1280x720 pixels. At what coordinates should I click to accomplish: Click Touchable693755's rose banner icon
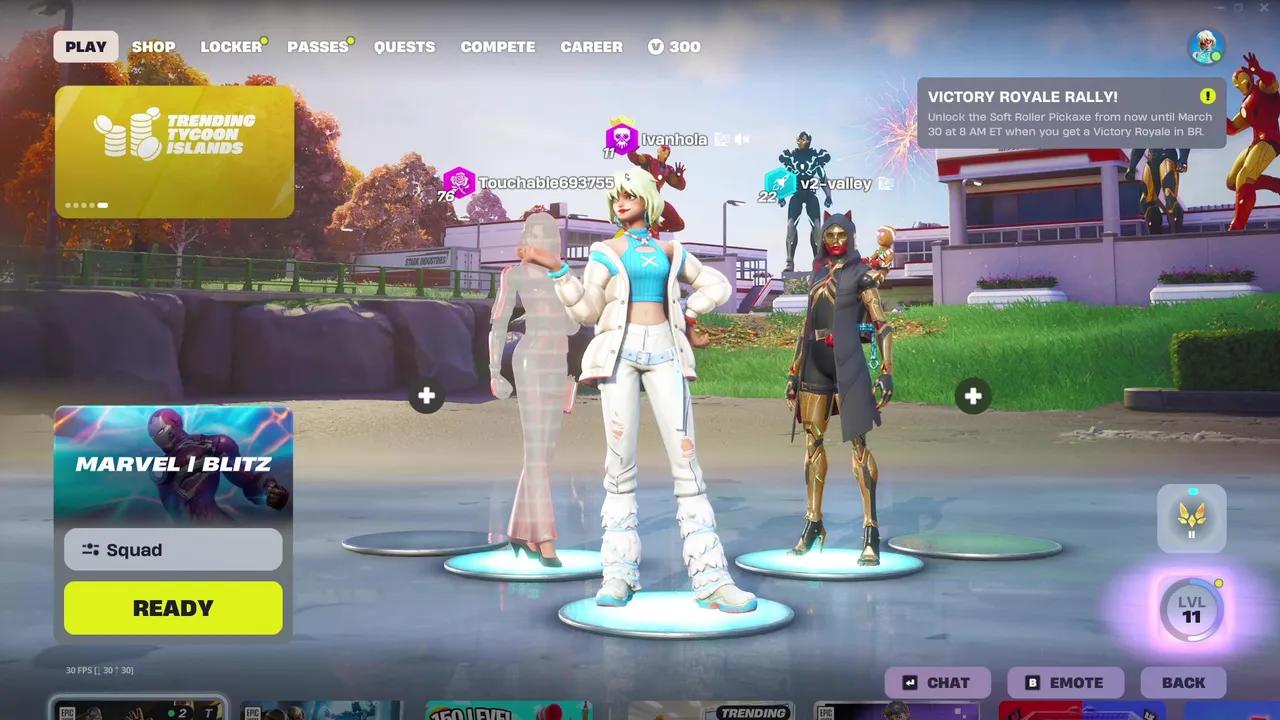(x=459, y=183)
